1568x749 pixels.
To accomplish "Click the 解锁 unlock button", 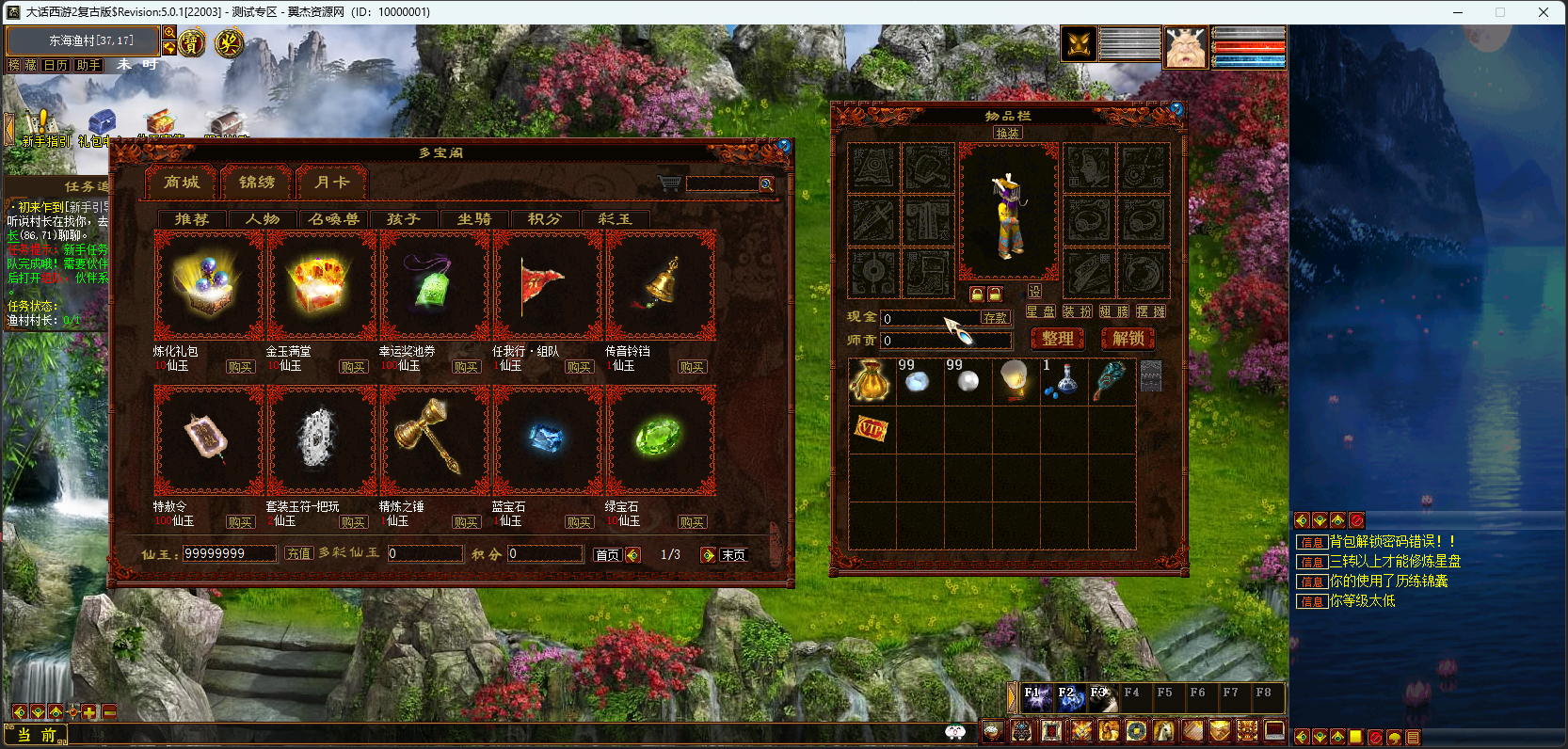I will [1128, 339].
